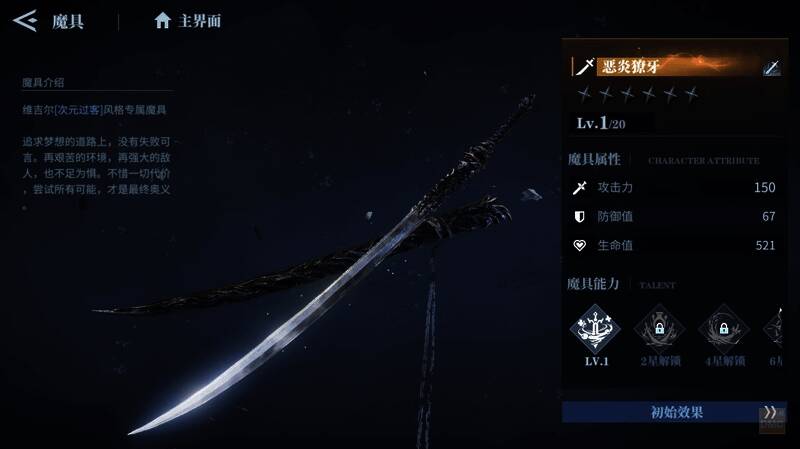Go back using the arrow button
Image resolution: width=800 pixels, height=449 pixels.
(24, 20)
